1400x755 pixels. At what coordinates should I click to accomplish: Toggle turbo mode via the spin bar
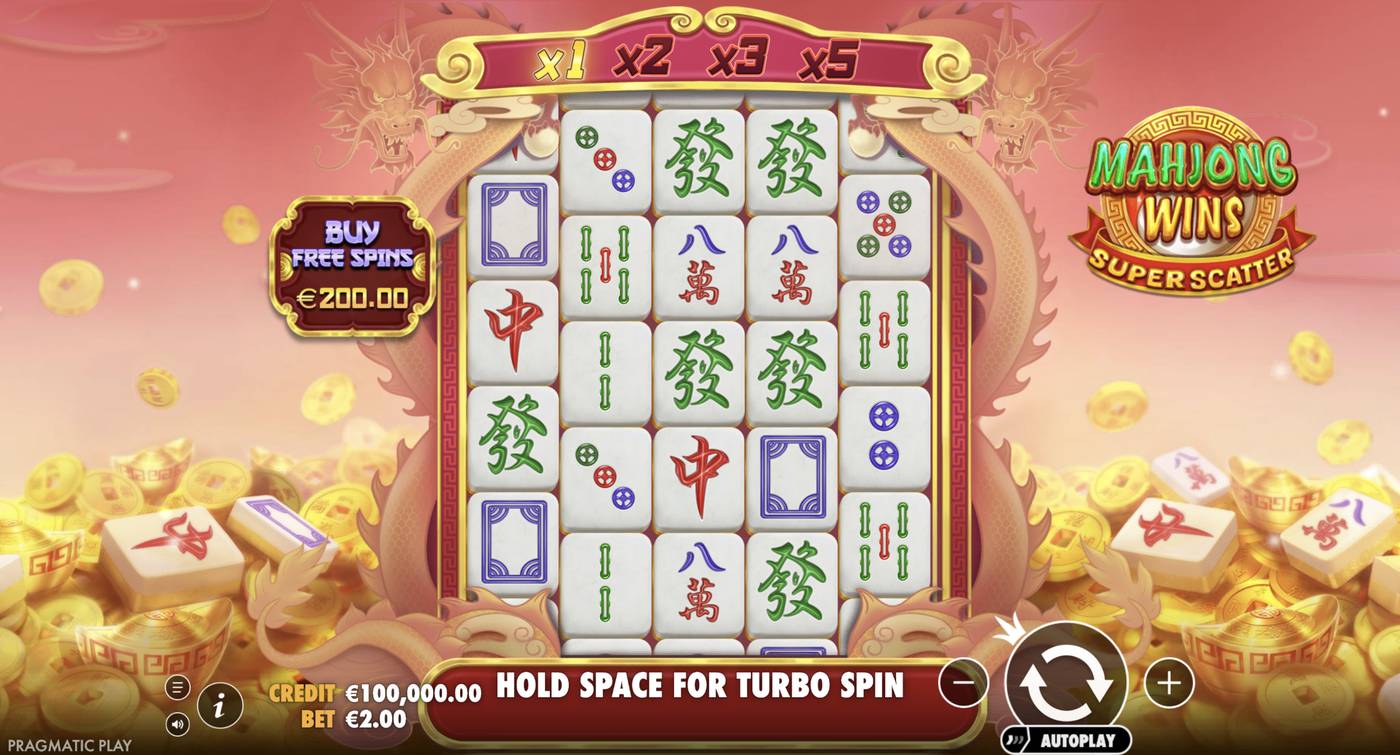coord(700,686)
